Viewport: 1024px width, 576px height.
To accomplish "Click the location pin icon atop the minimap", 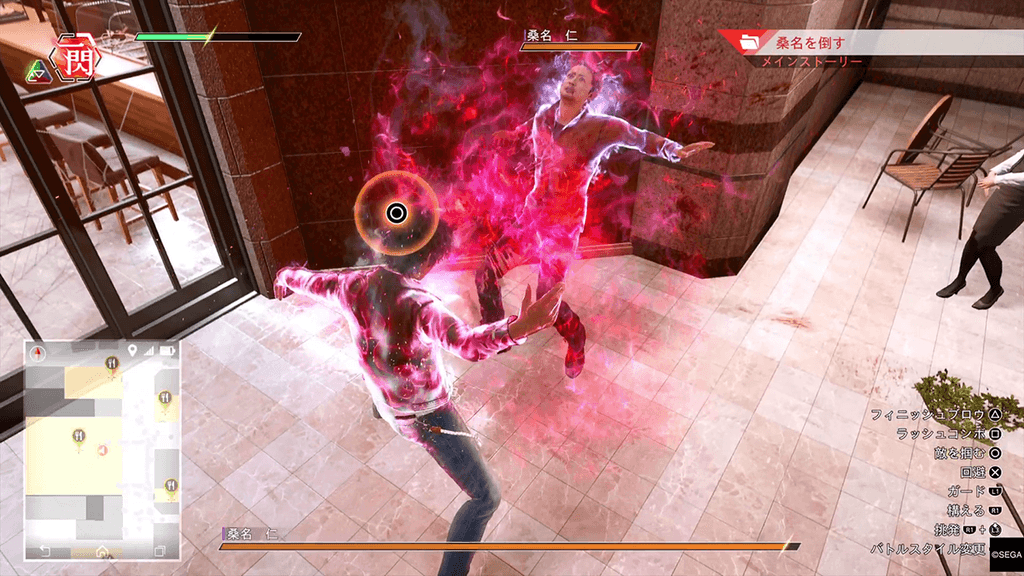I will [132, 351].
